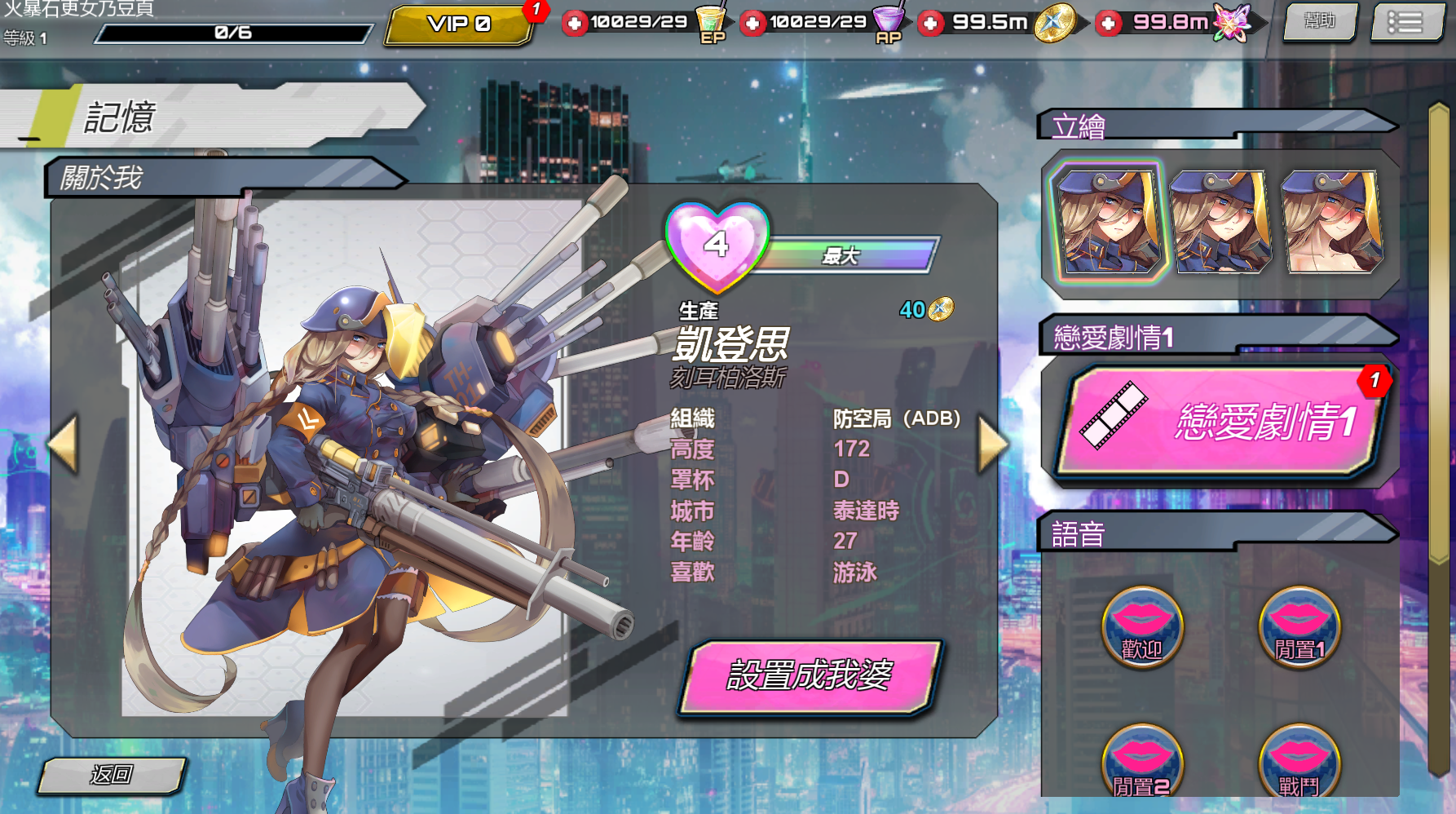Play the 閒置2 idle voice line
This screenshot has width=1456, height=814.
click(1141, 763)
